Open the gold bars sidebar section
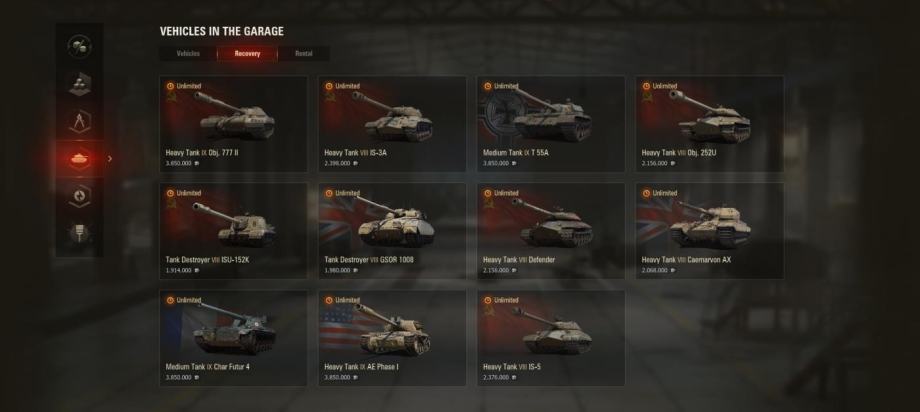 click(x=79, y=85)
